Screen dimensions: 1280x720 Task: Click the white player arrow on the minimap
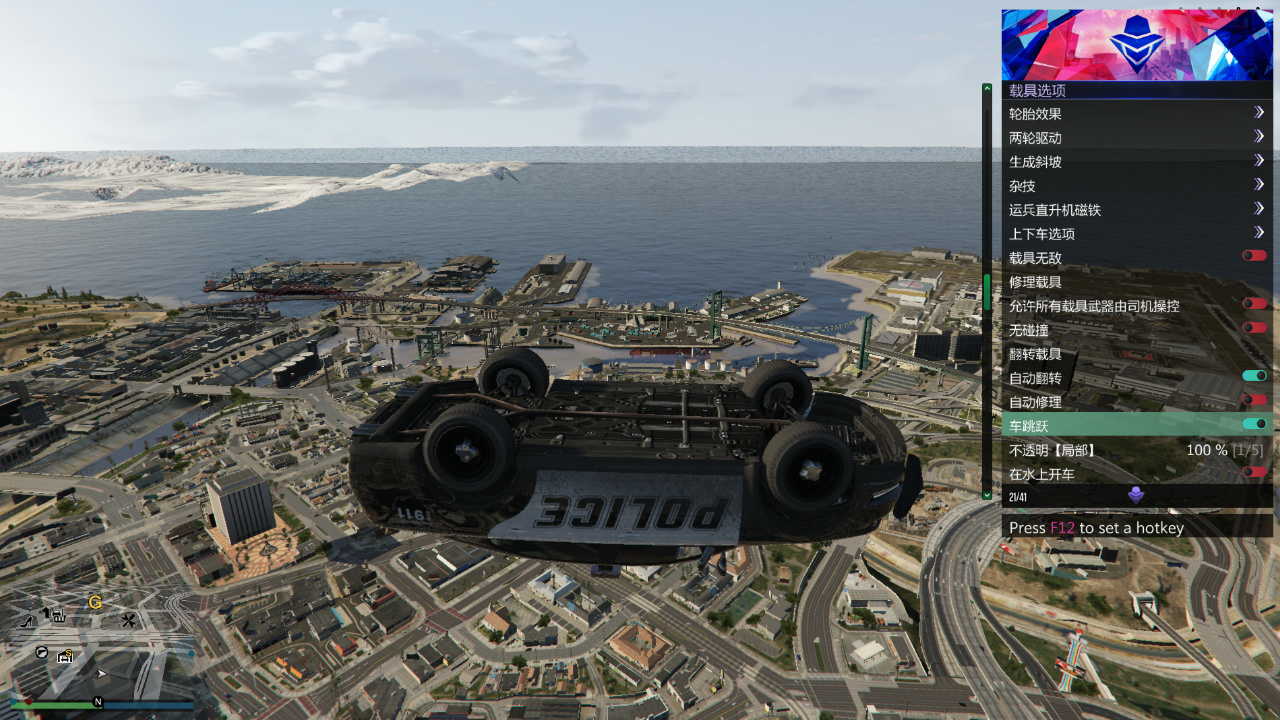point(102,673)
